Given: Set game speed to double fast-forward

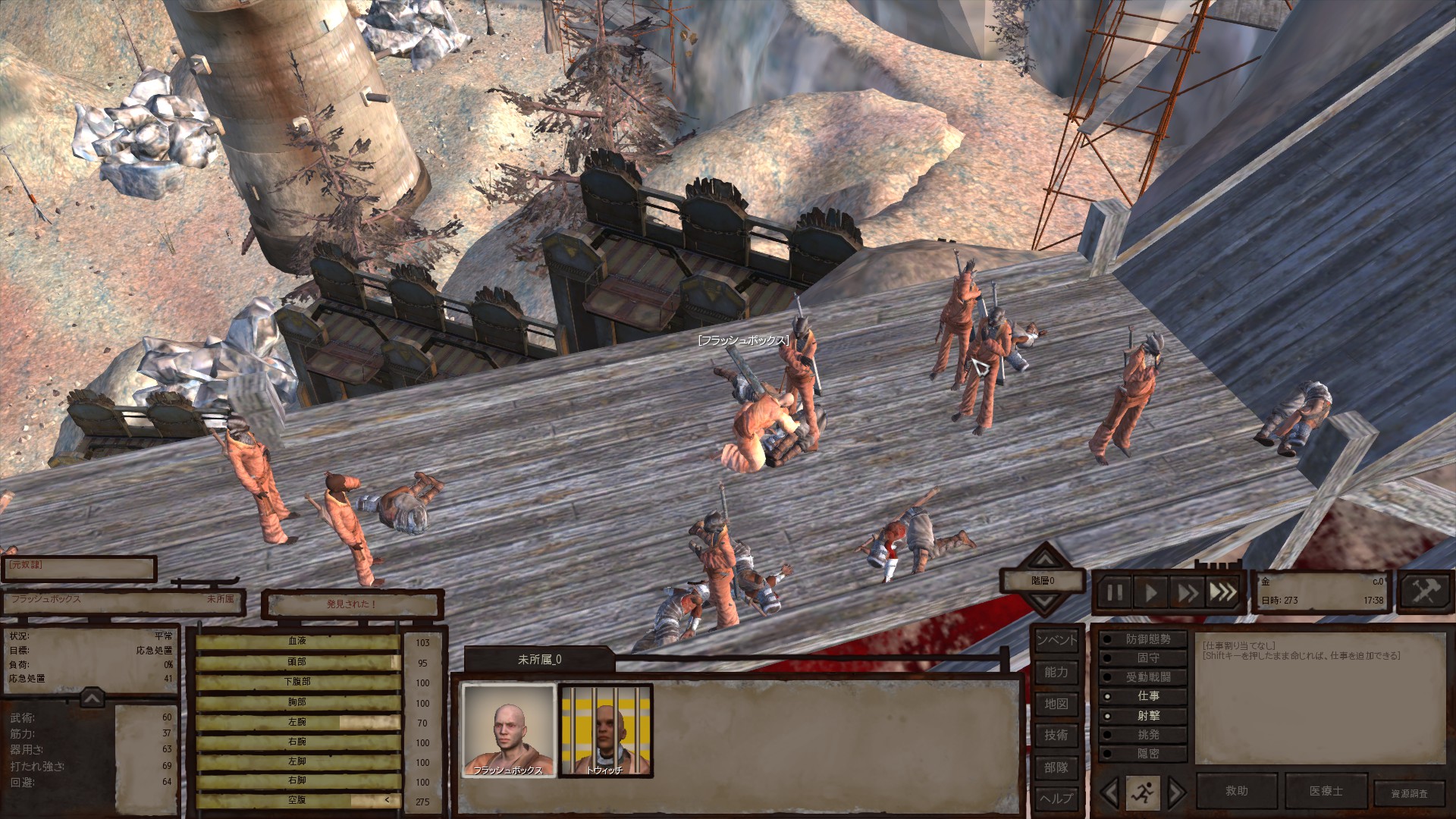Looking at the screenshot, I should coord(1187,591).
